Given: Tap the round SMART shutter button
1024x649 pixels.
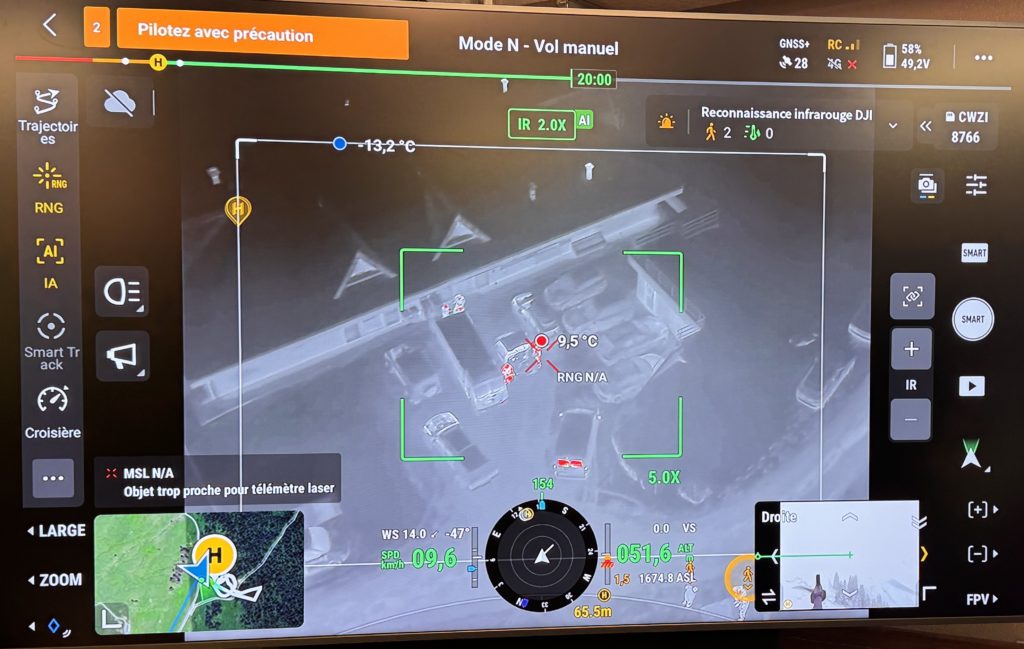Looking at the screenshot, I should coord(972,319).
